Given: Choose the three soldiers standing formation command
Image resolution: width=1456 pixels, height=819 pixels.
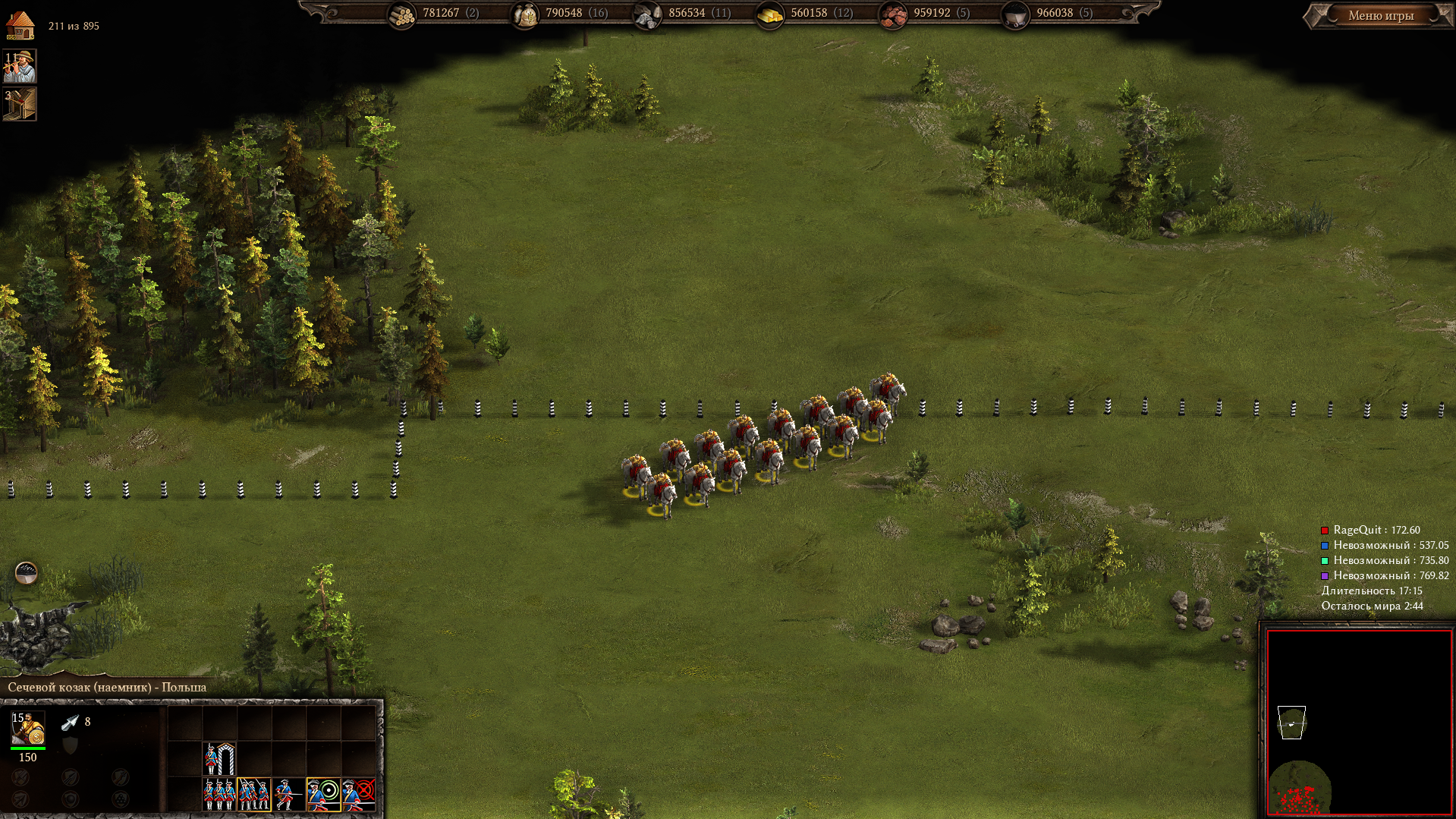Looking at the screenshot, I should coord(219,794).
